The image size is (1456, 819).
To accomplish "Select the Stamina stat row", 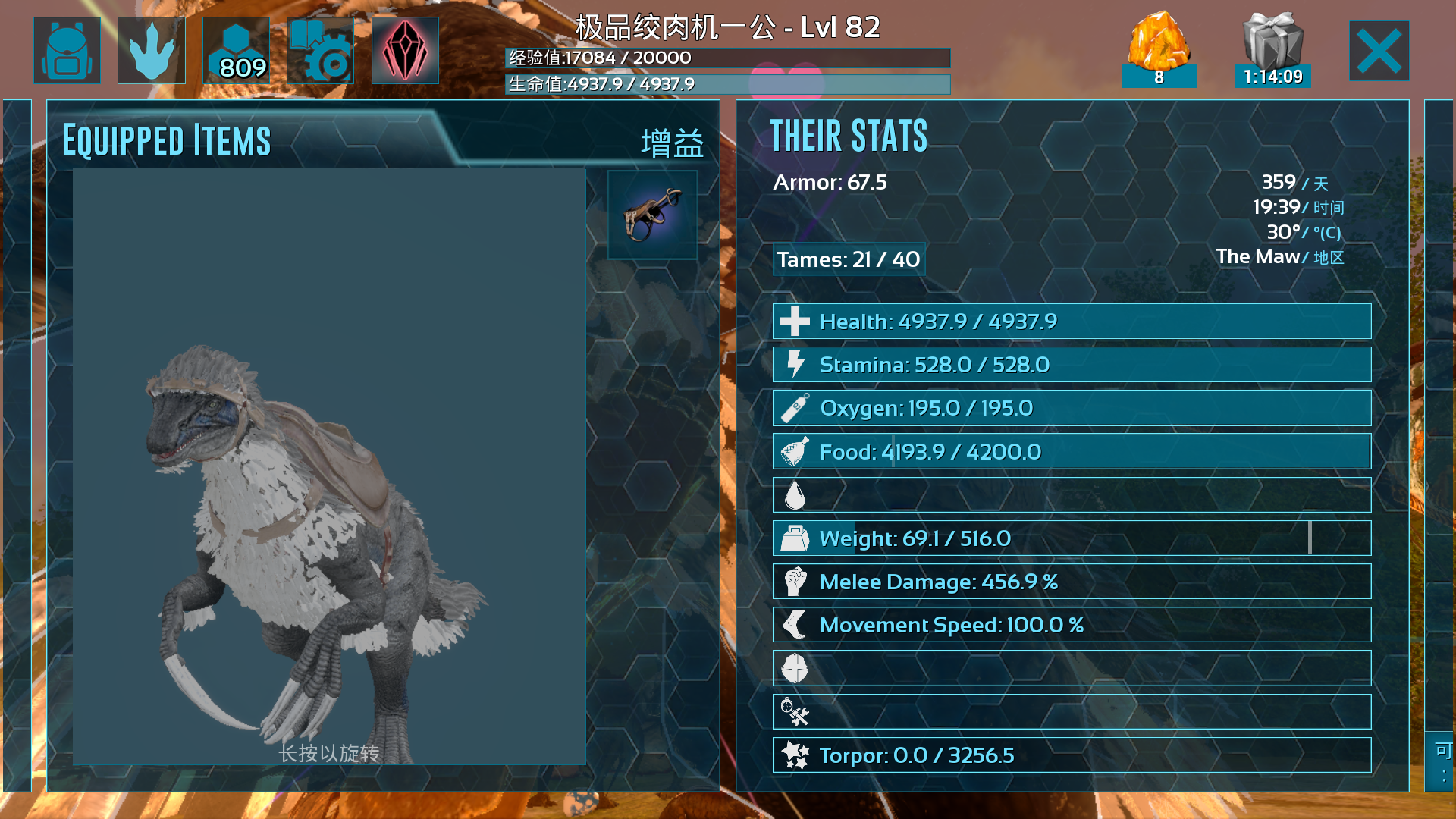I will 1072,365.
